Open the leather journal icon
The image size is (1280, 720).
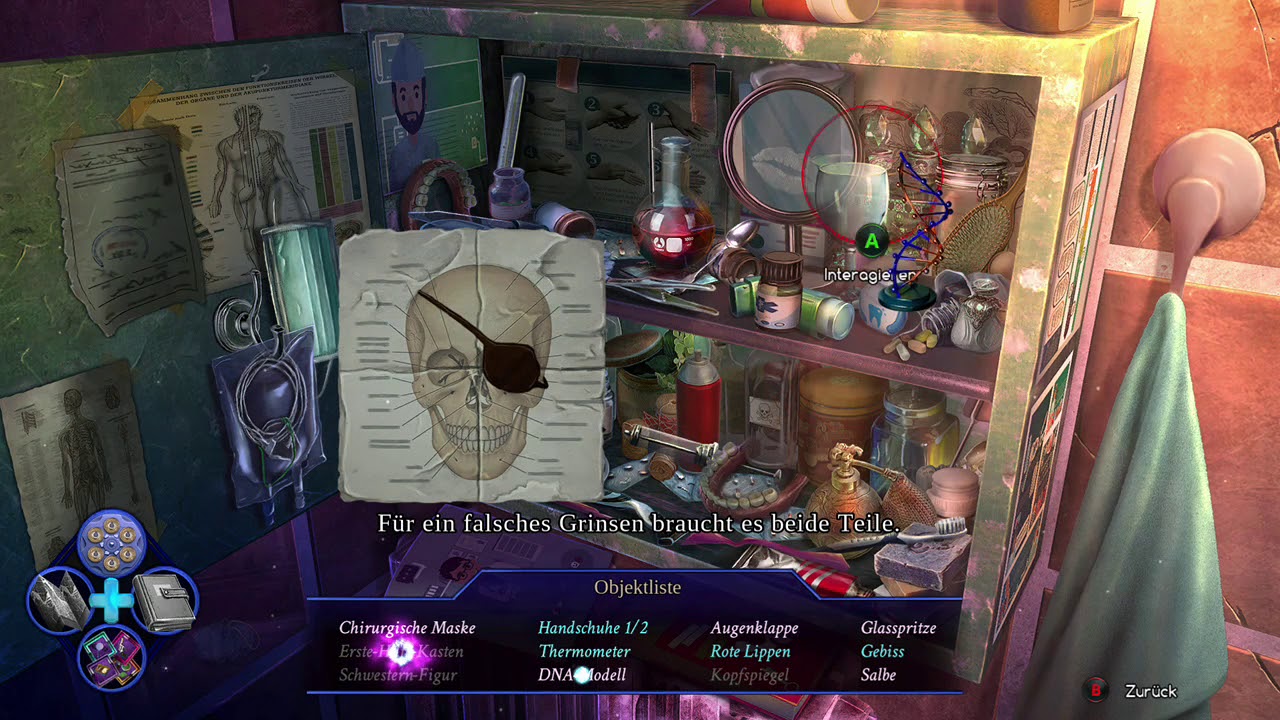(x=163, y=600)
